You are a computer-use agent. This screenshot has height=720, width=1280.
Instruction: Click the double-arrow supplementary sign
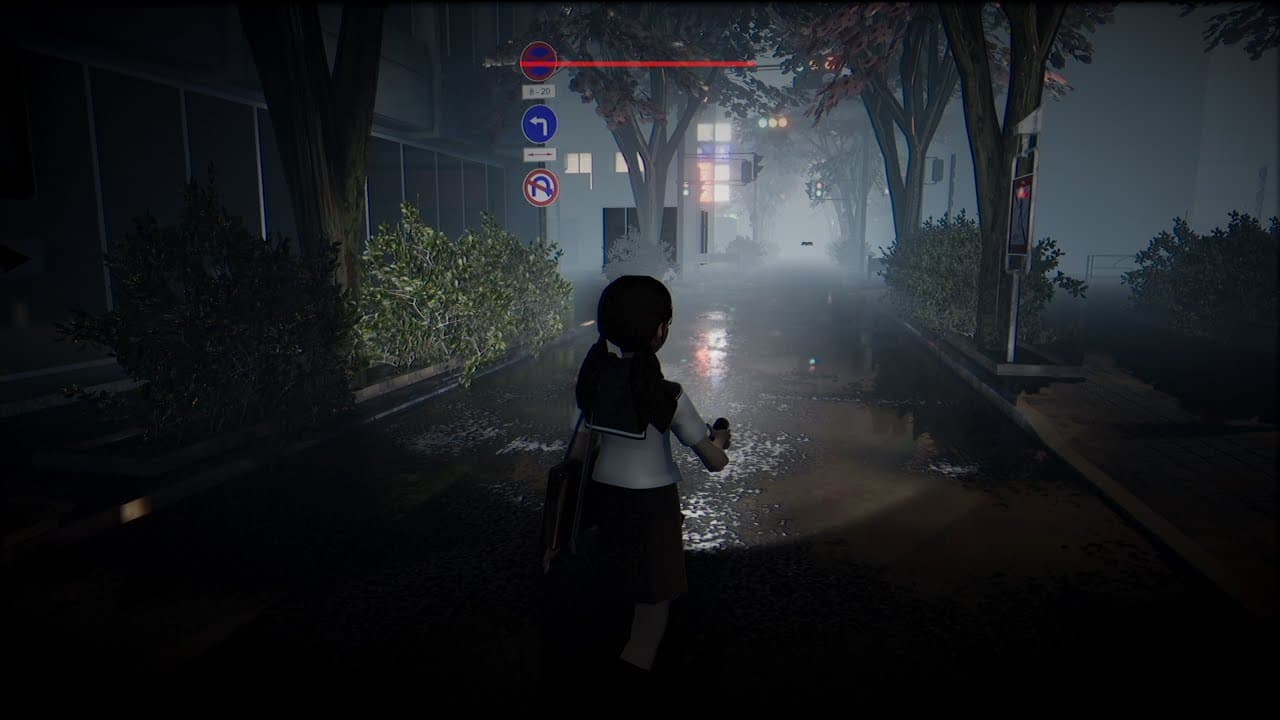(x=540, y=154)
